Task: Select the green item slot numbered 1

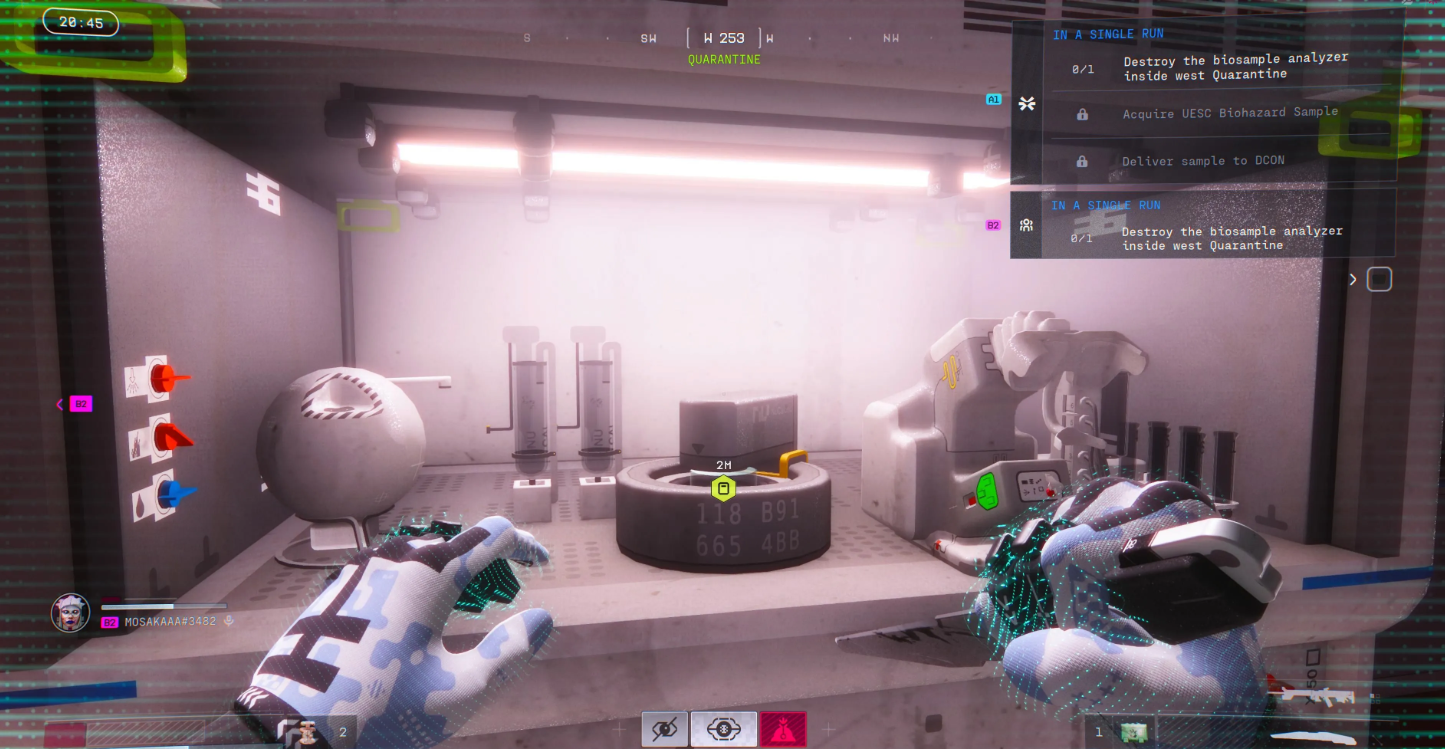Action: [x=1132, y=732]
